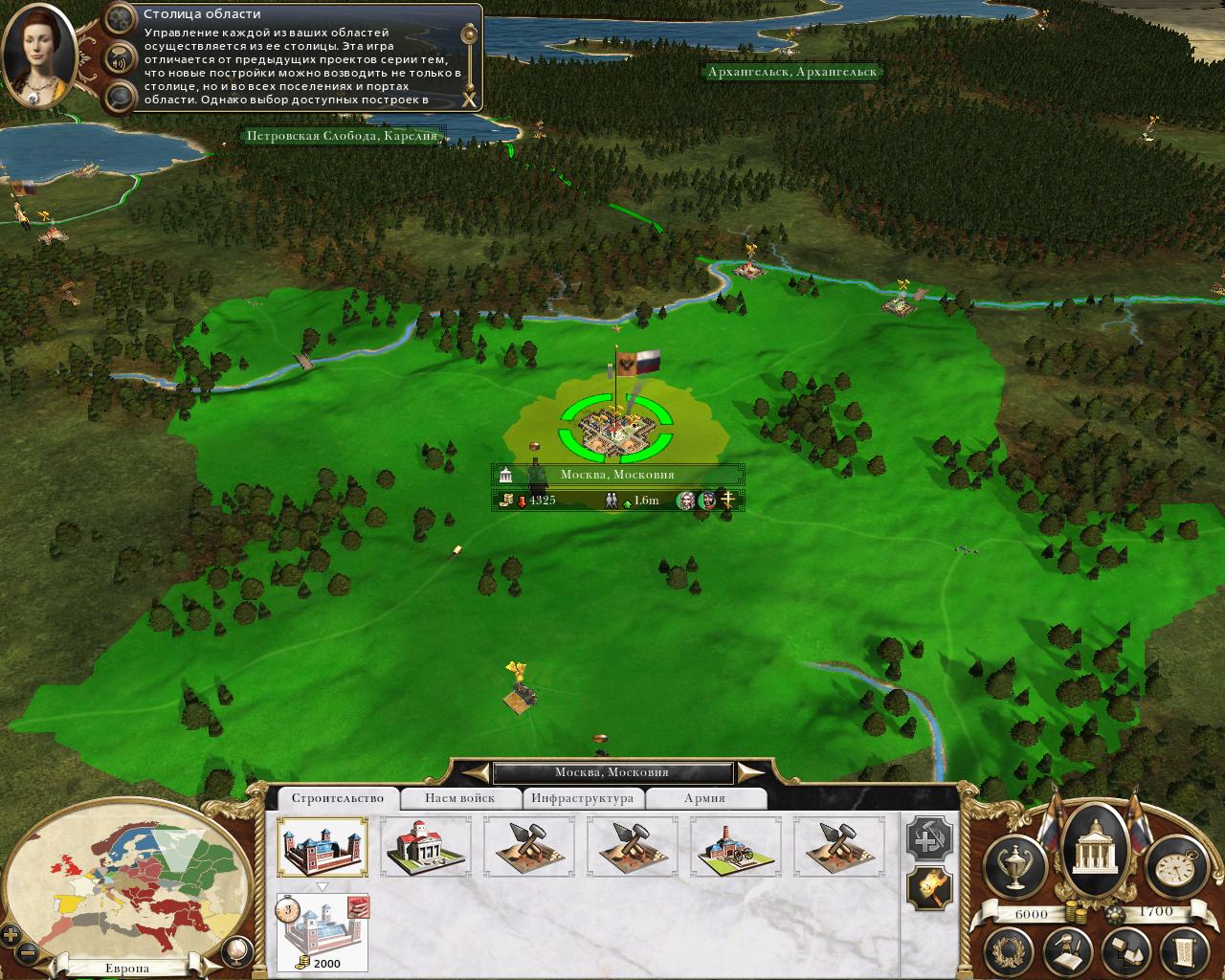The height and width of the screenshot is (980, 1225).
Task: Go to previous settlement with left arrow
Action: click(x=473, y=772)
